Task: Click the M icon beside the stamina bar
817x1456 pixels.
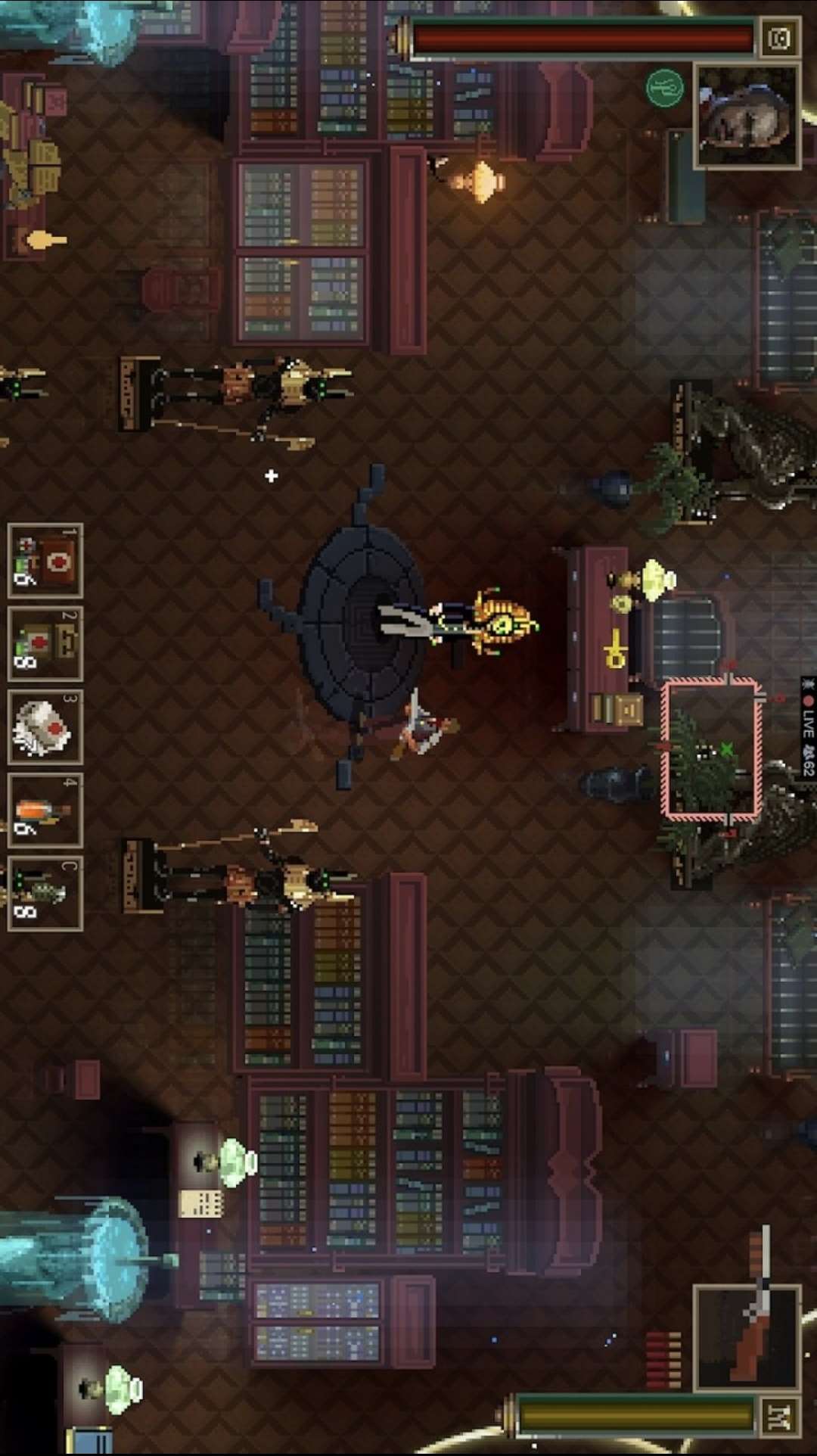Action: point(778,1417)
